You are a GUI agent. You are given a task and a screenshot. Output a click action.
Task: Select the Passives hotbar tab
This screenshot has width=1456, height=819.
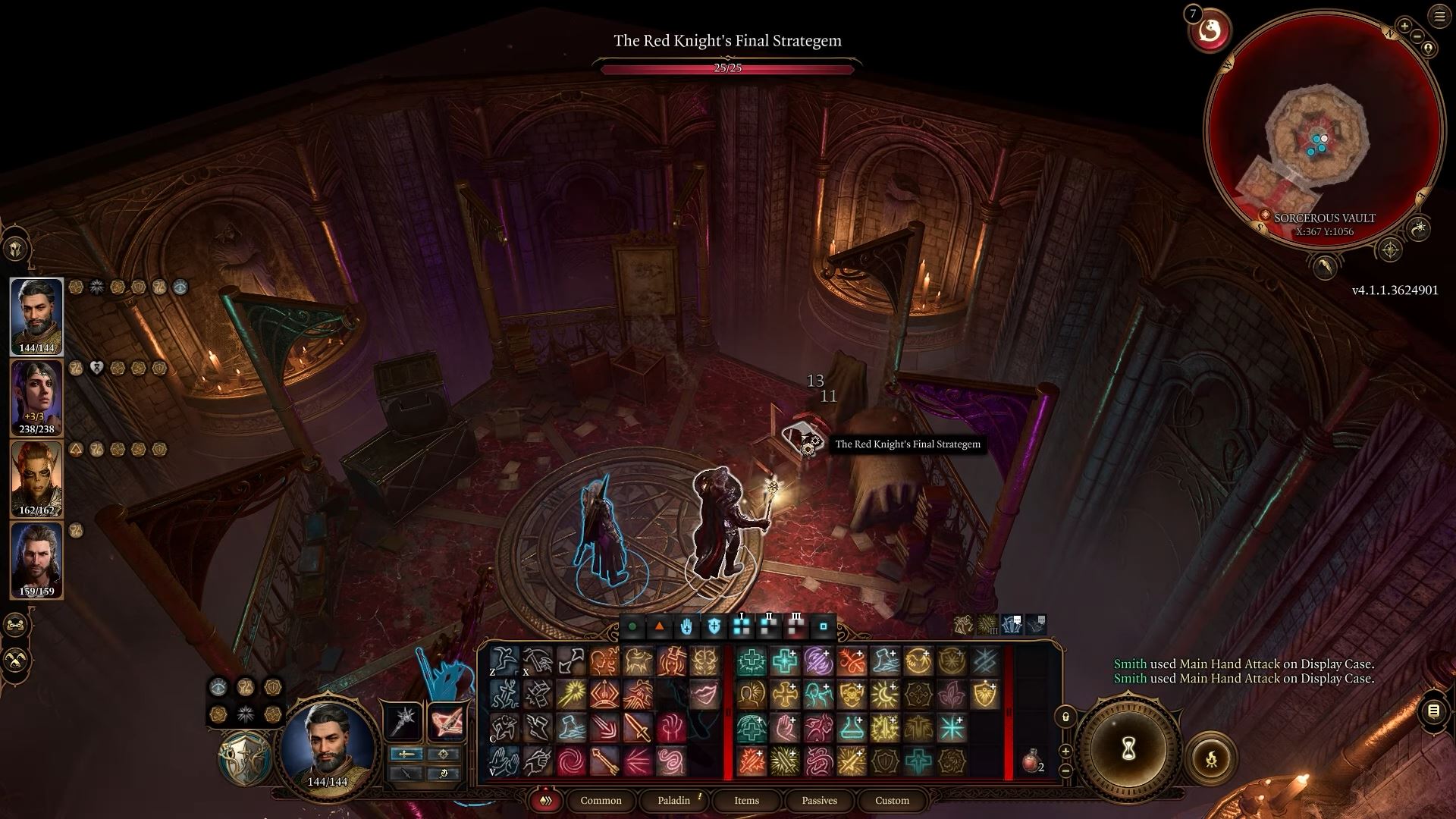819,800
